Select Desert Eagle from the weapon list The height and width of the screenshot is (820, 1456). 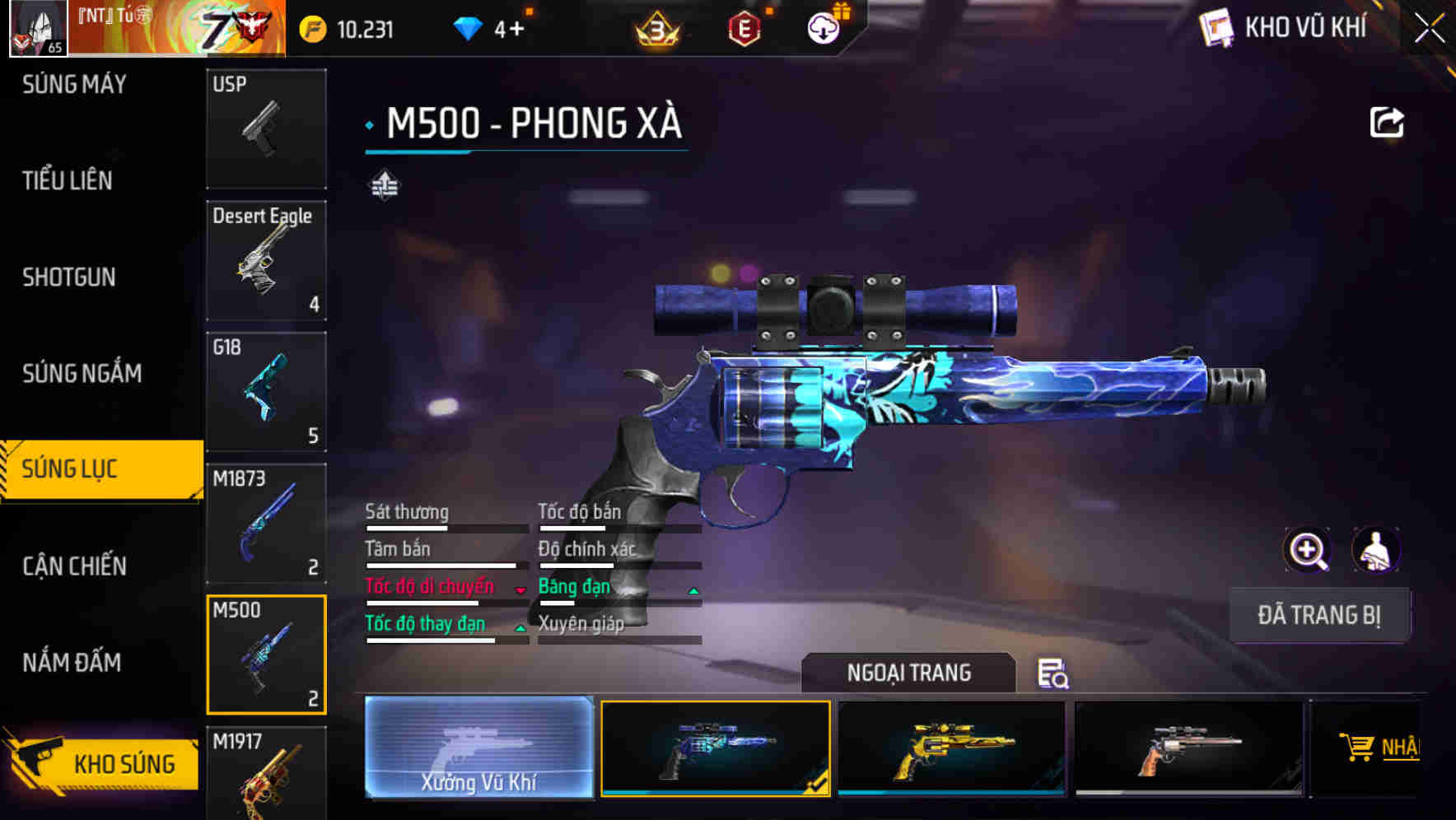point(266,259)
